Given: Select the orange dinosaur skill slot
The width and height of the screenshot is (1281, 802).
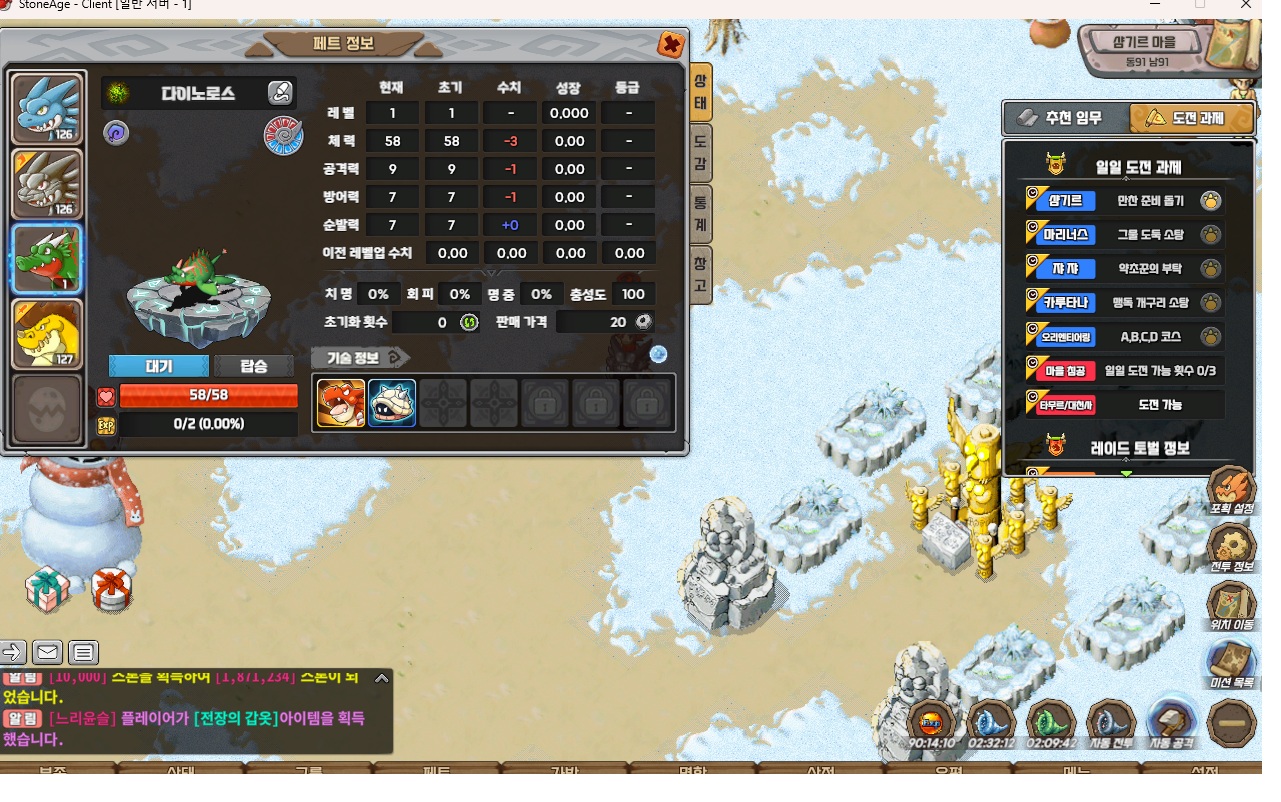Looking at the screenshot, I should [x=341, y=403].
